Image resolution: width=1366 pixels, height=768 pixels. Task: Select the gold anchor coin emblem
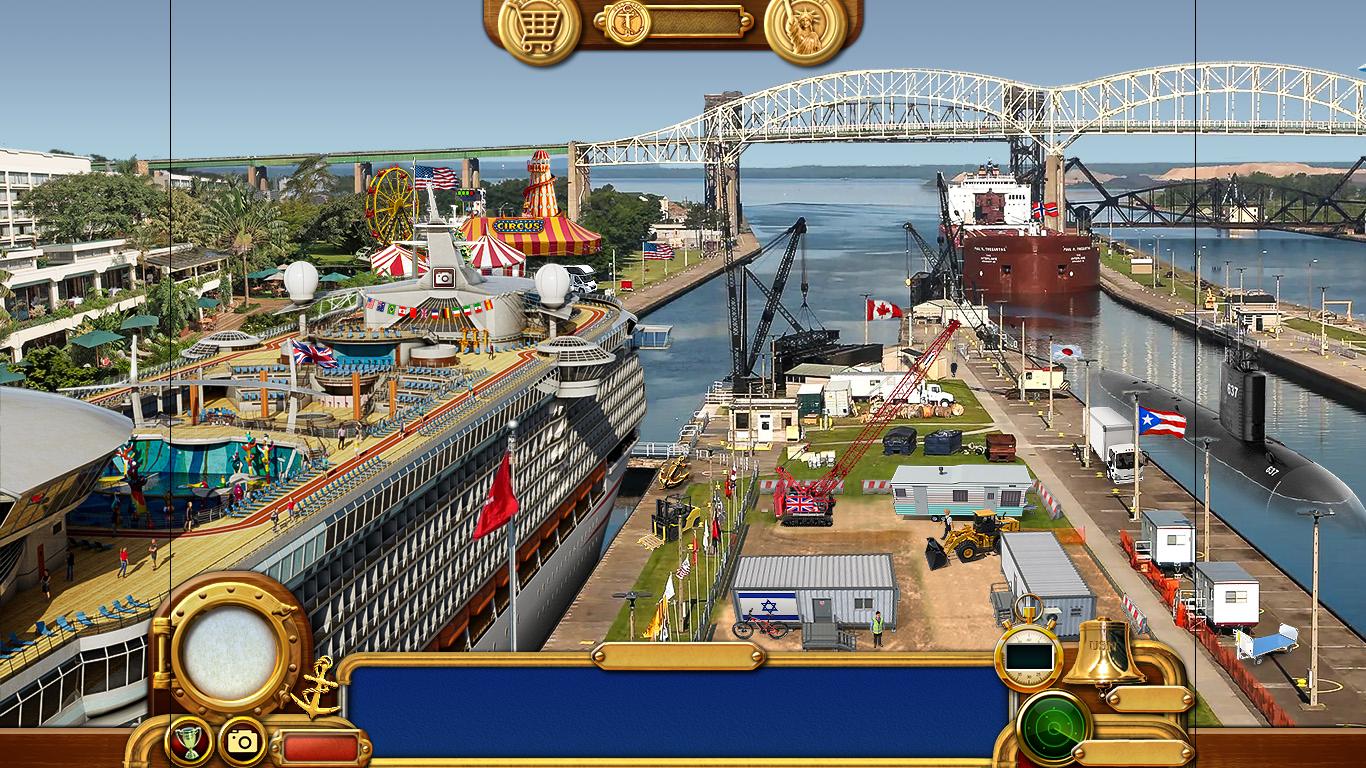628,21
